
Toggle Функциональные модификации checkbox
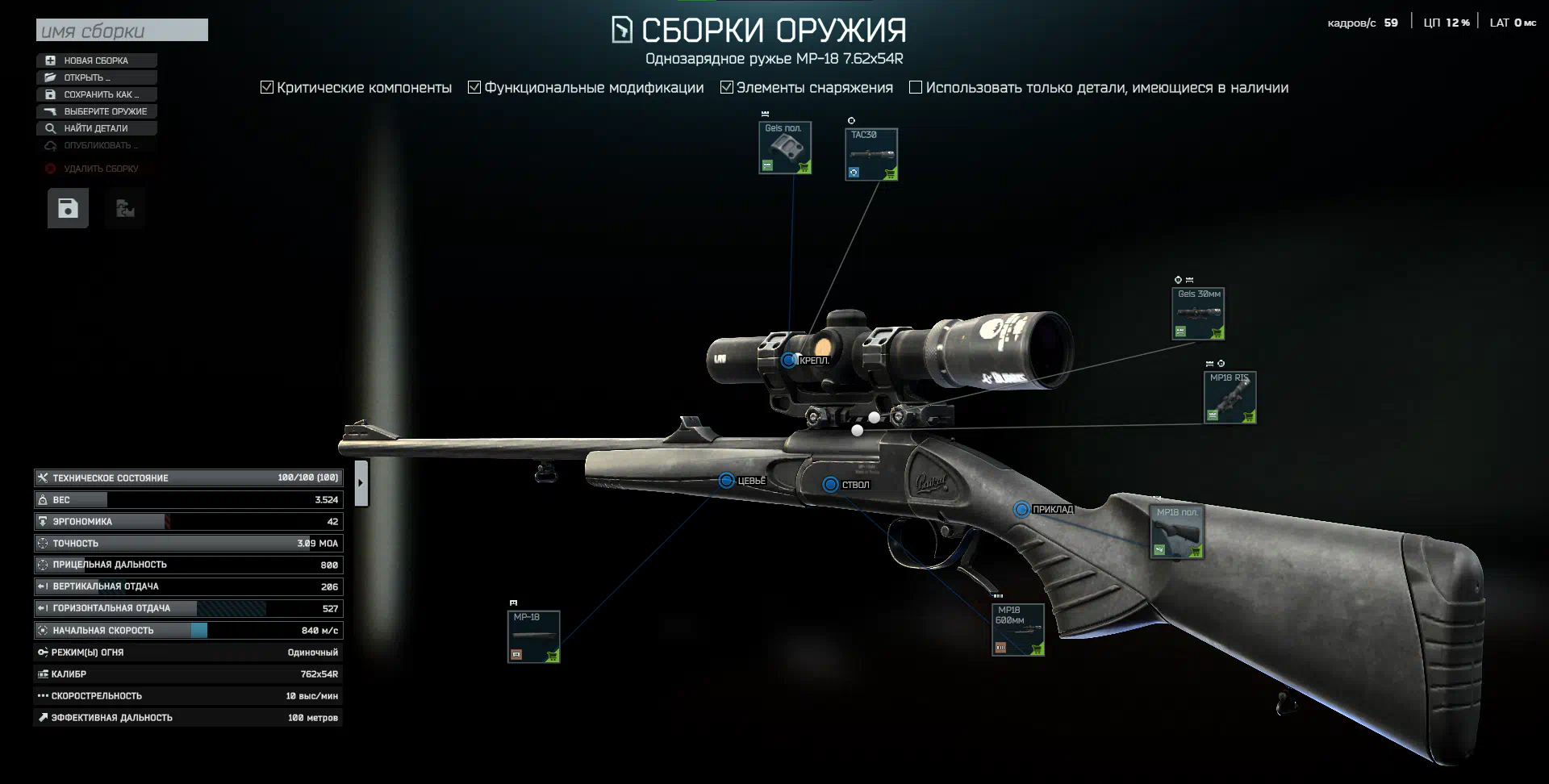pyautogui.click(x=474, y=87)
